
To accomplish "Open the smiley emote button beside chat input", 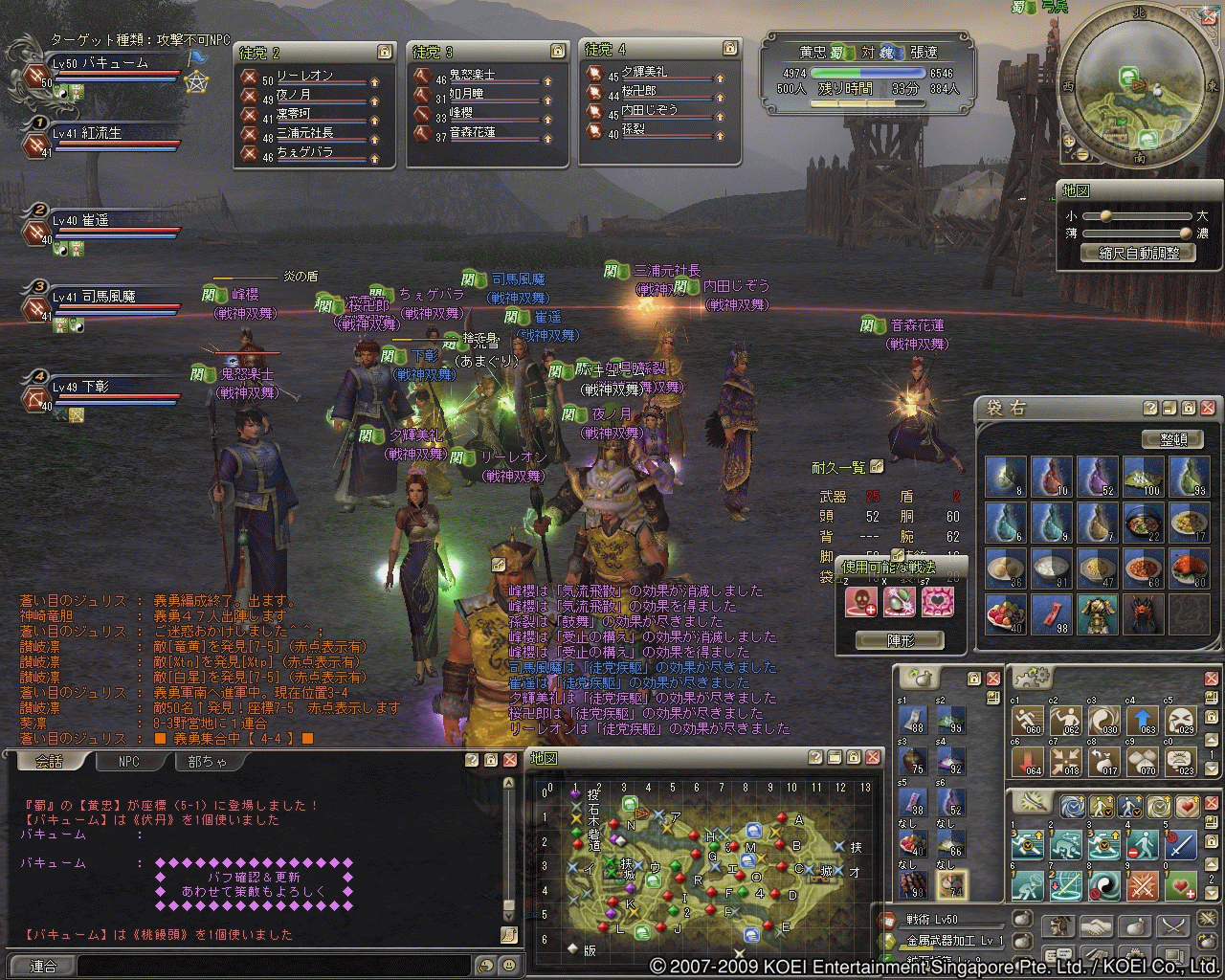I will click(507, 966).
